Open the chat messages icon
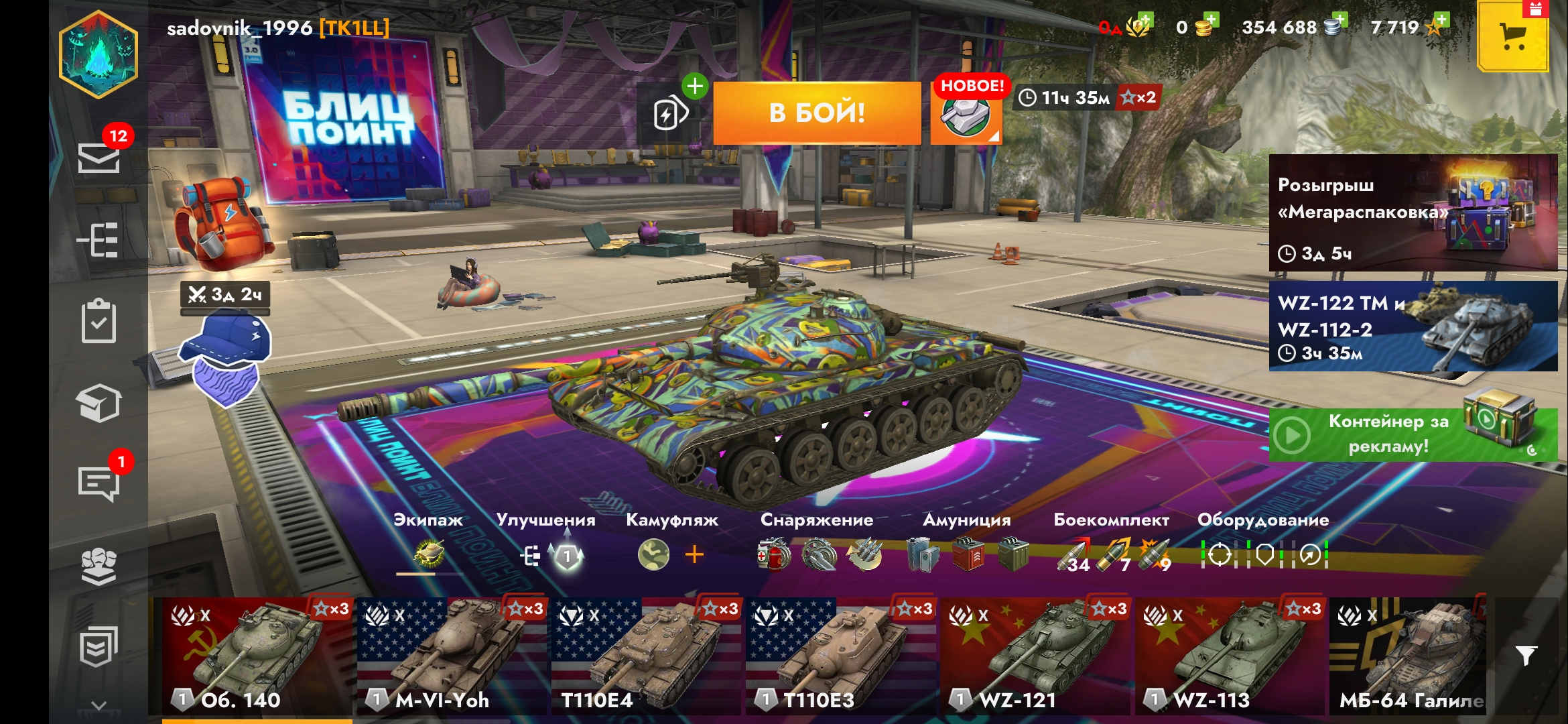The image size is (1568, 724). 99,483
